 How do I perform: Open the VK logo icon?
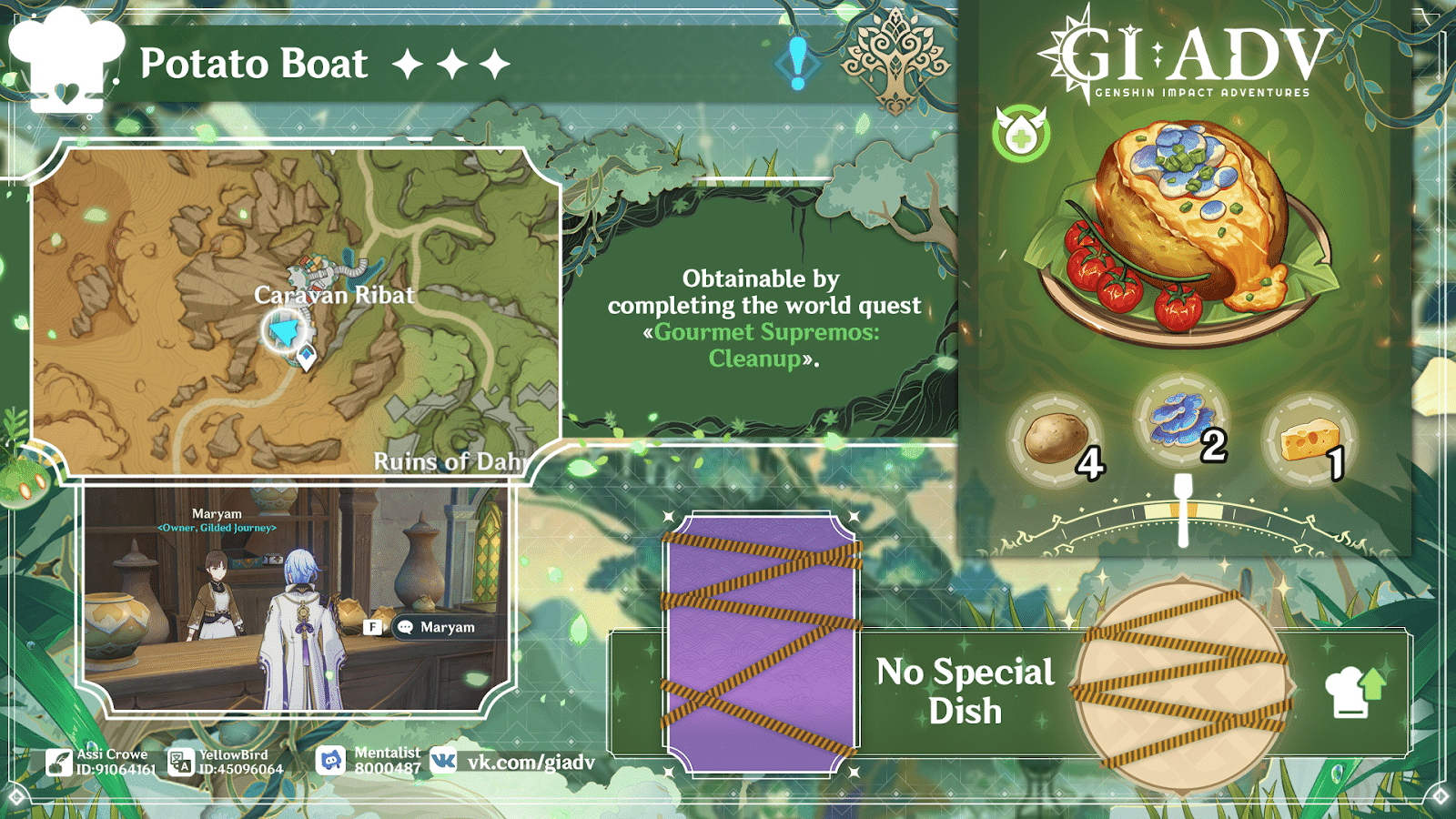(x=443, y=758)
